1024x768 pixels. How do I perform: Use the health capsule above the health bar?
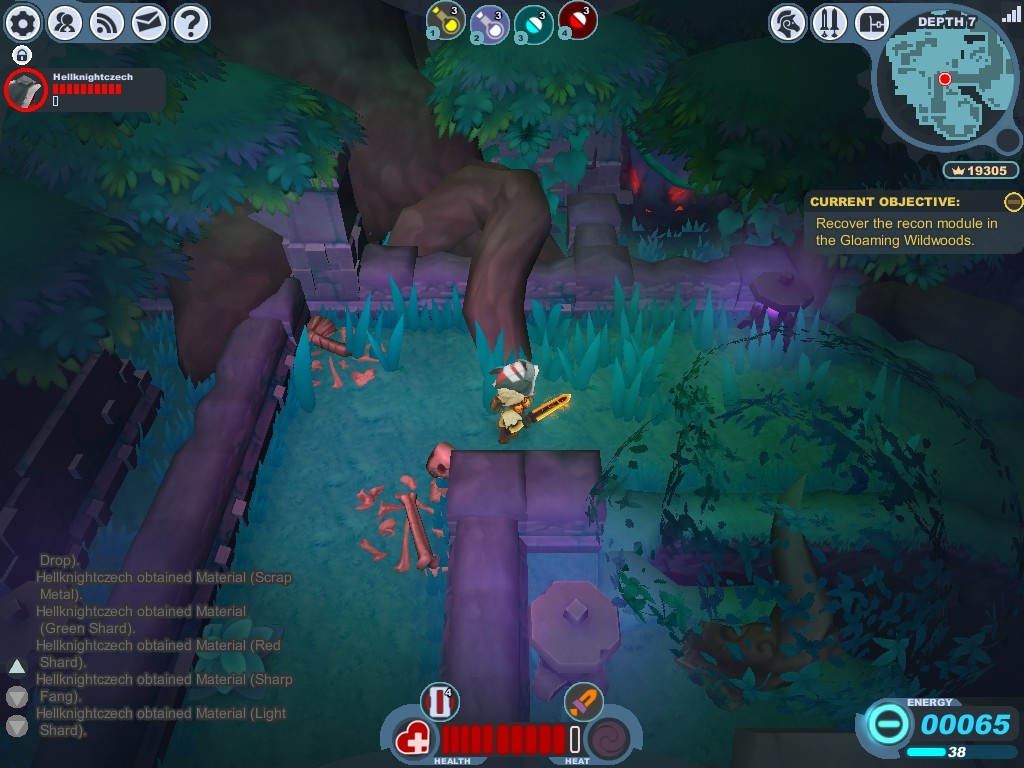pos(439,702)
